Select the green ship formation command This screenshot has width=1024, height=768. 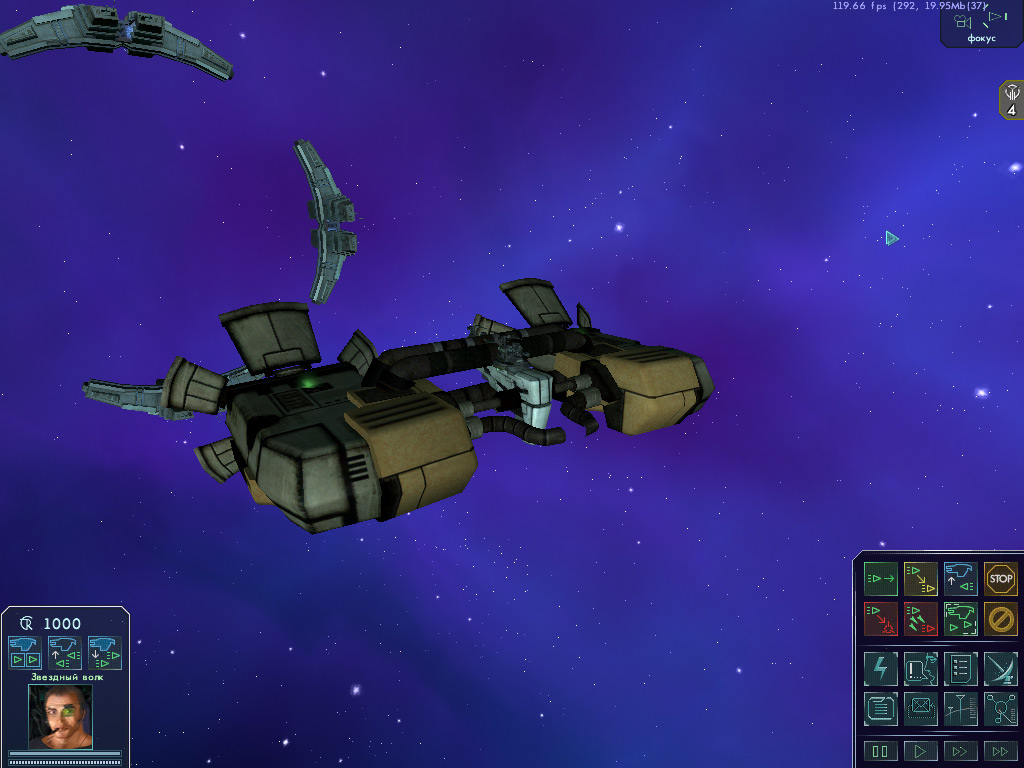pyautogui.click(x=961, y=619)
